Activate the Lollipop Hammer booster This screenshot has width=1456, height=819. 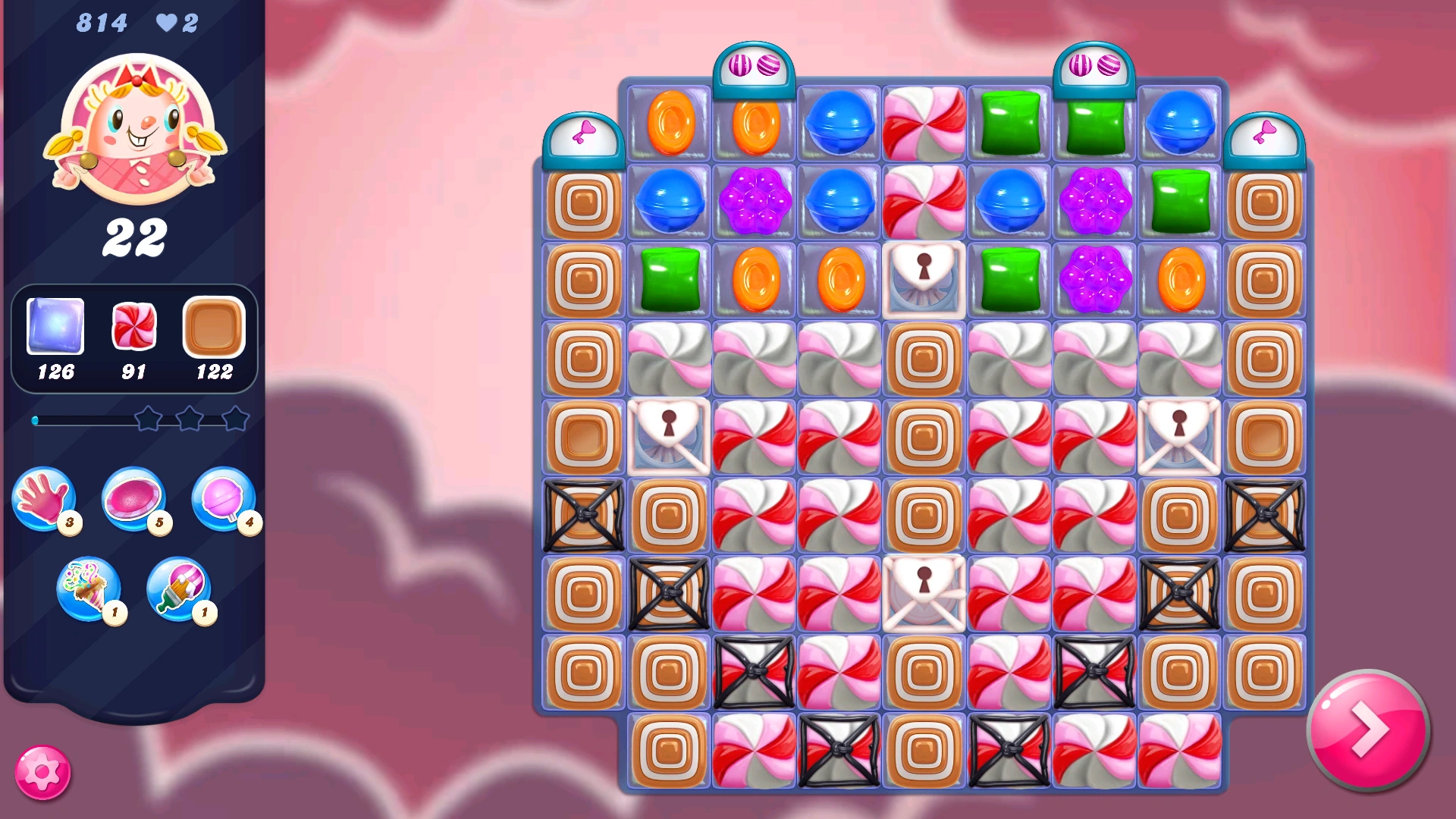click(x=224, y=500)
